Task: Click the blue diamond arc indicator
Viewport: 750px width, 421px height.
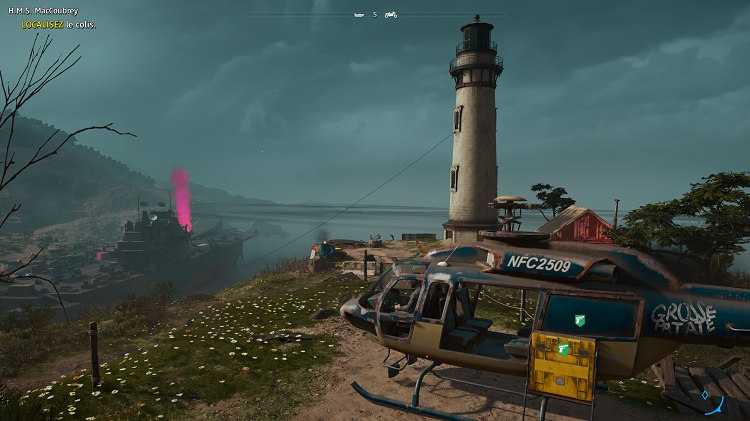Action: click(x=713, y=403)
